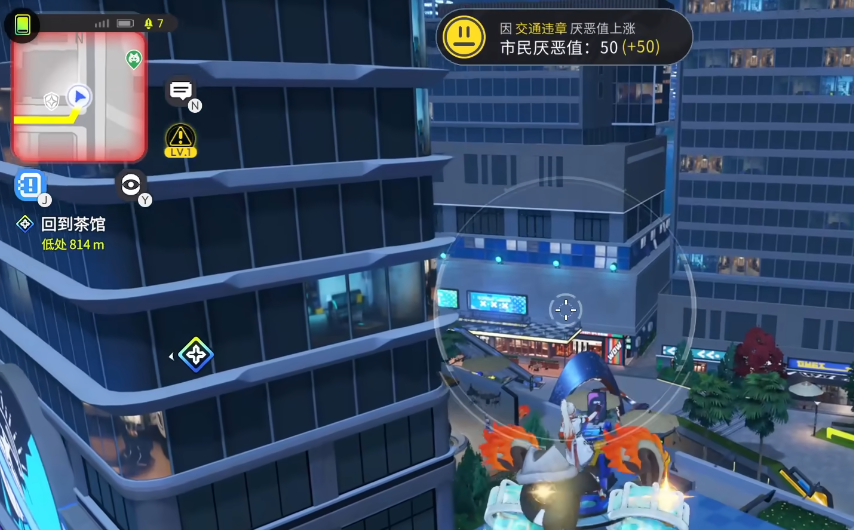Click the shield marker on the minimap
Image resolution: width=854 pixels, height=530 pixels.
51,101
